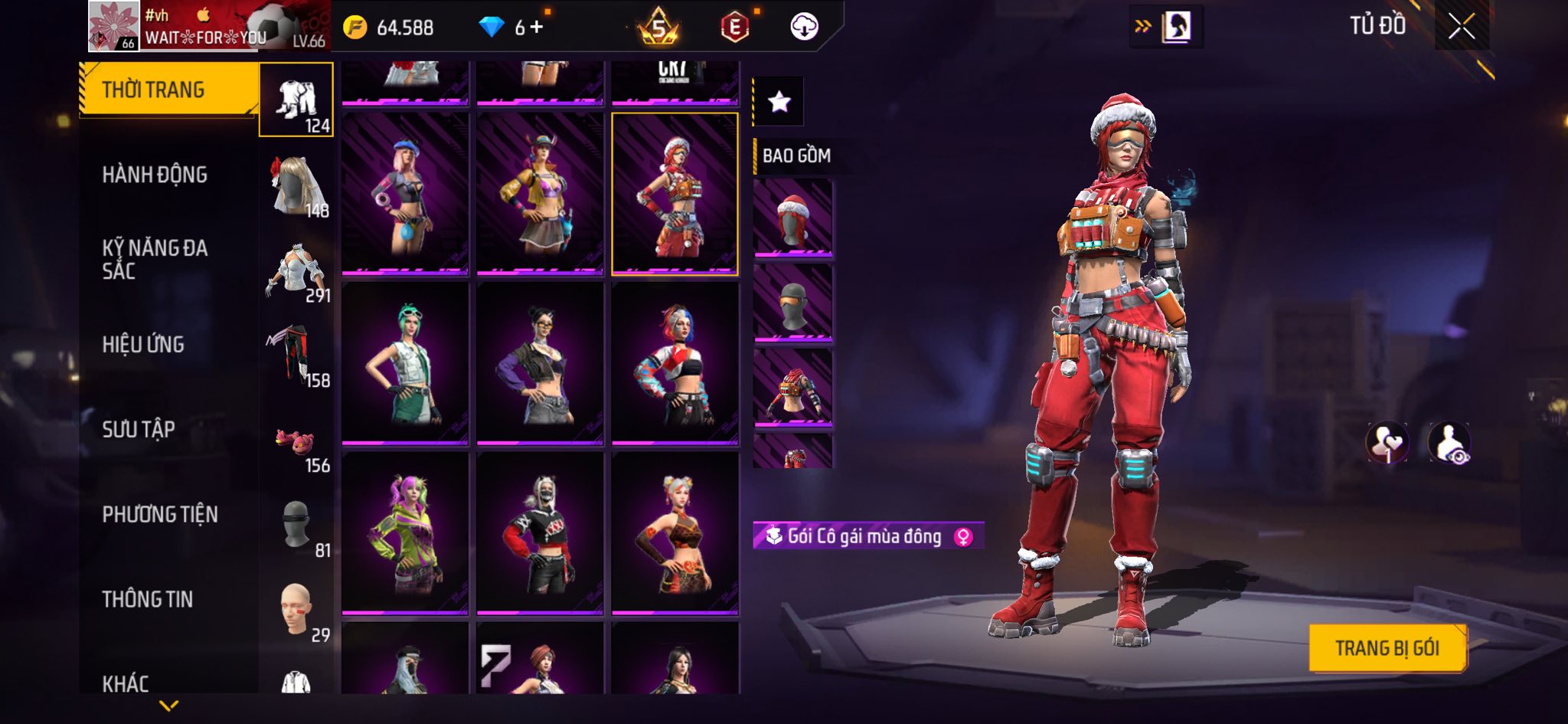The height and width of the screenshot is (724, 1568).
Task: Open the Hiệu Ứng category
Action: pos(143,345)
